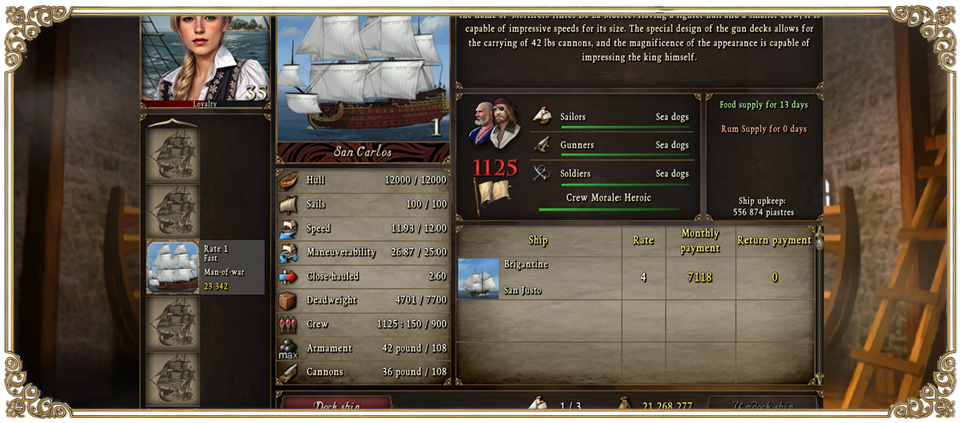Click the Undock ship button
This screenshot has height=423, width=960.
[762, 403]
